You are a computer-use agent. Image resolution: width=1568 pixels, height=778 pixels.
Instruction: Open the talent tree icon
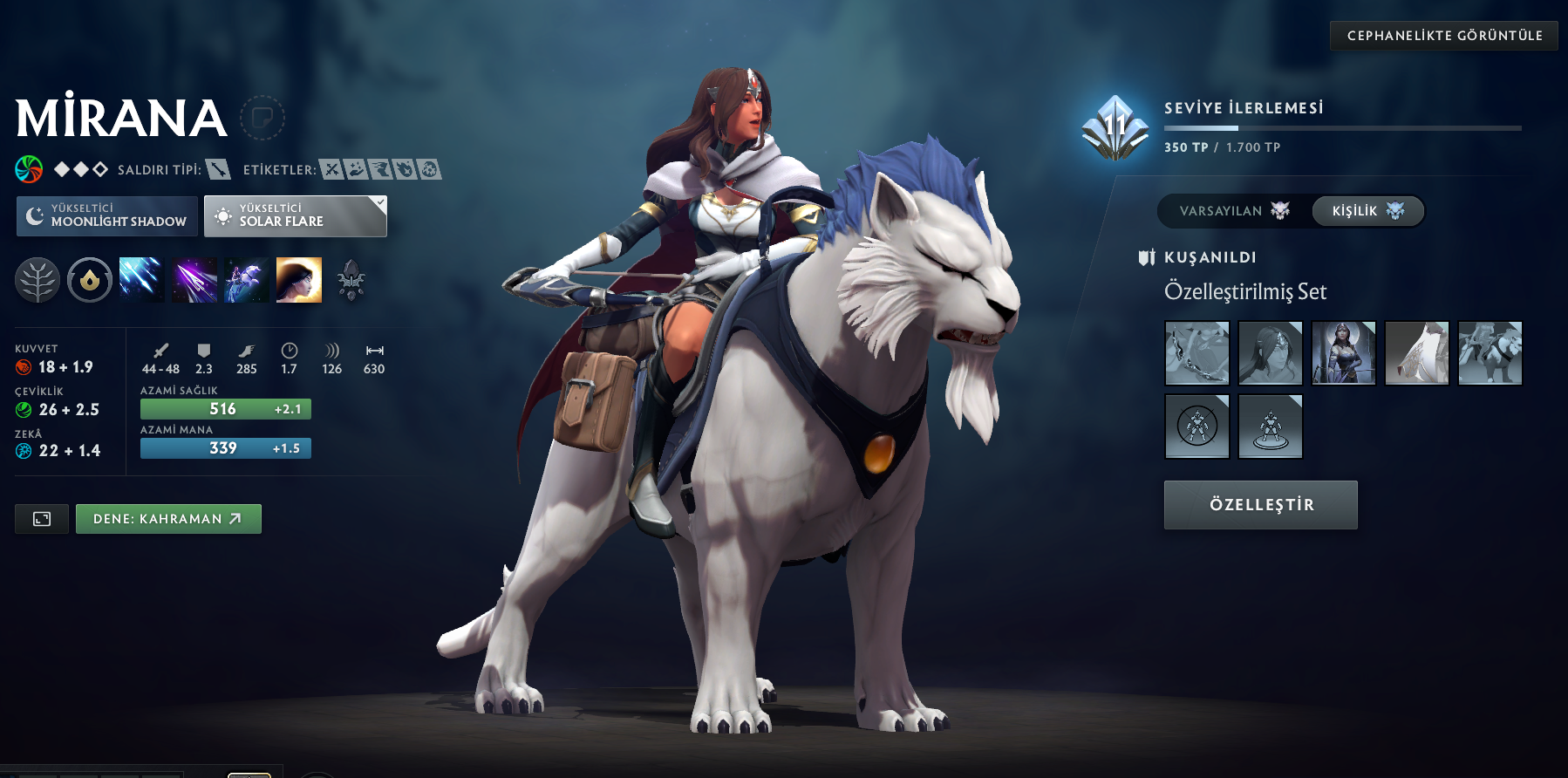pyautogui.click(x=37, y=281)
